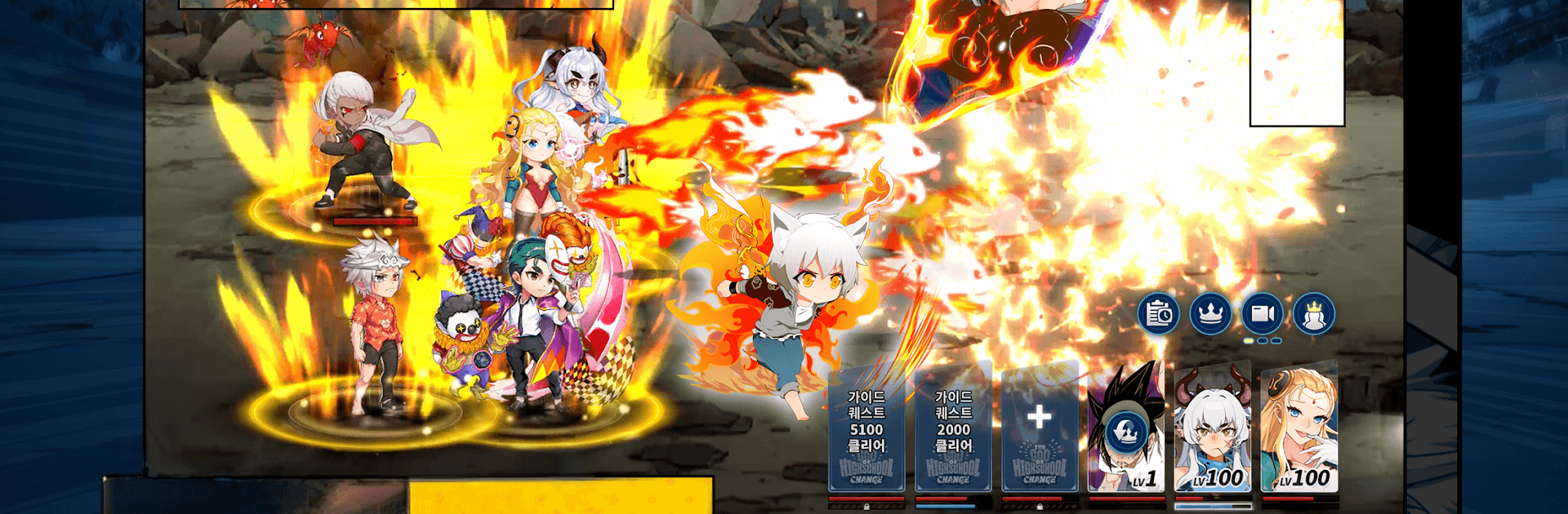1568x514 pixels.
Task: Open the clipboard with clock icon
Action: pos(1159,314)
